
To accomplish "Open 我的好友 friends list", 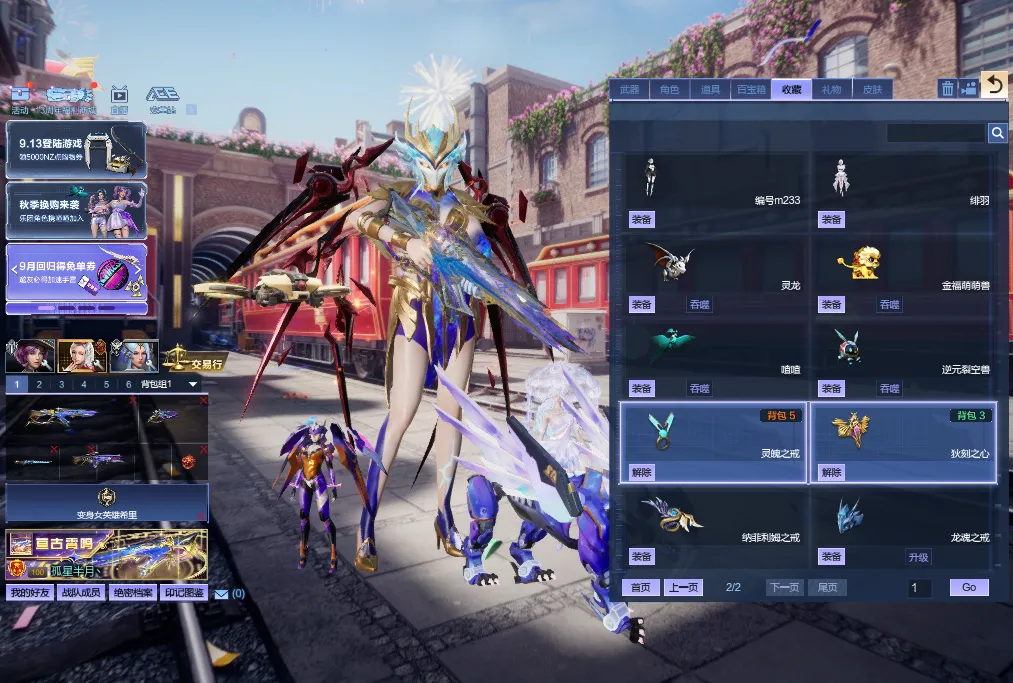I will tap(31, 593).
